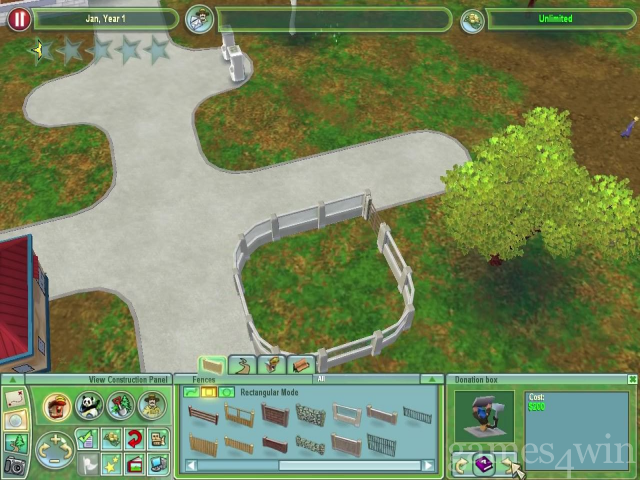The width and height of the screenshot is (640, 480).
Task: Open the zookeeper staff hiring panel
Action: click(x=151, y=406)
